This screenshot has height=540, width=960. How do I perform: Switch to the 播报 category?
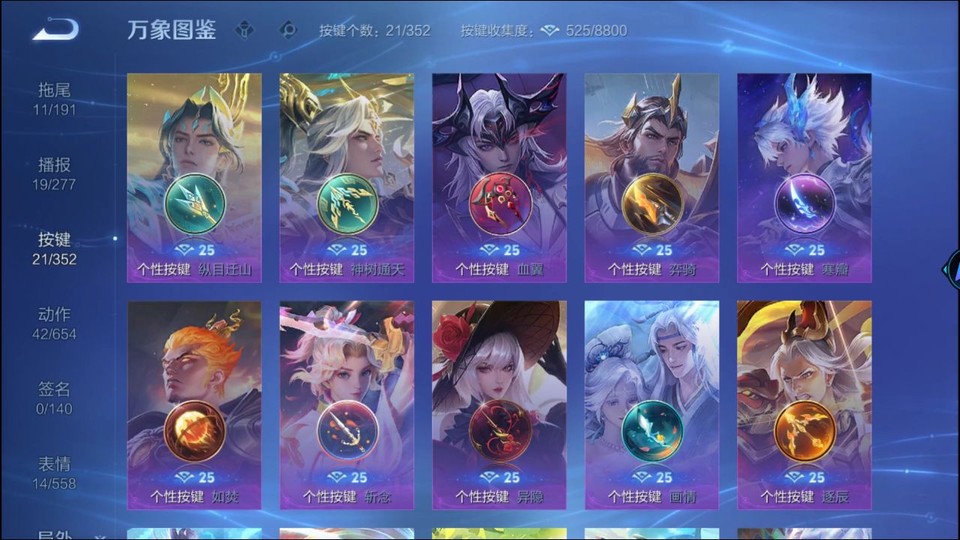(54, 173)
